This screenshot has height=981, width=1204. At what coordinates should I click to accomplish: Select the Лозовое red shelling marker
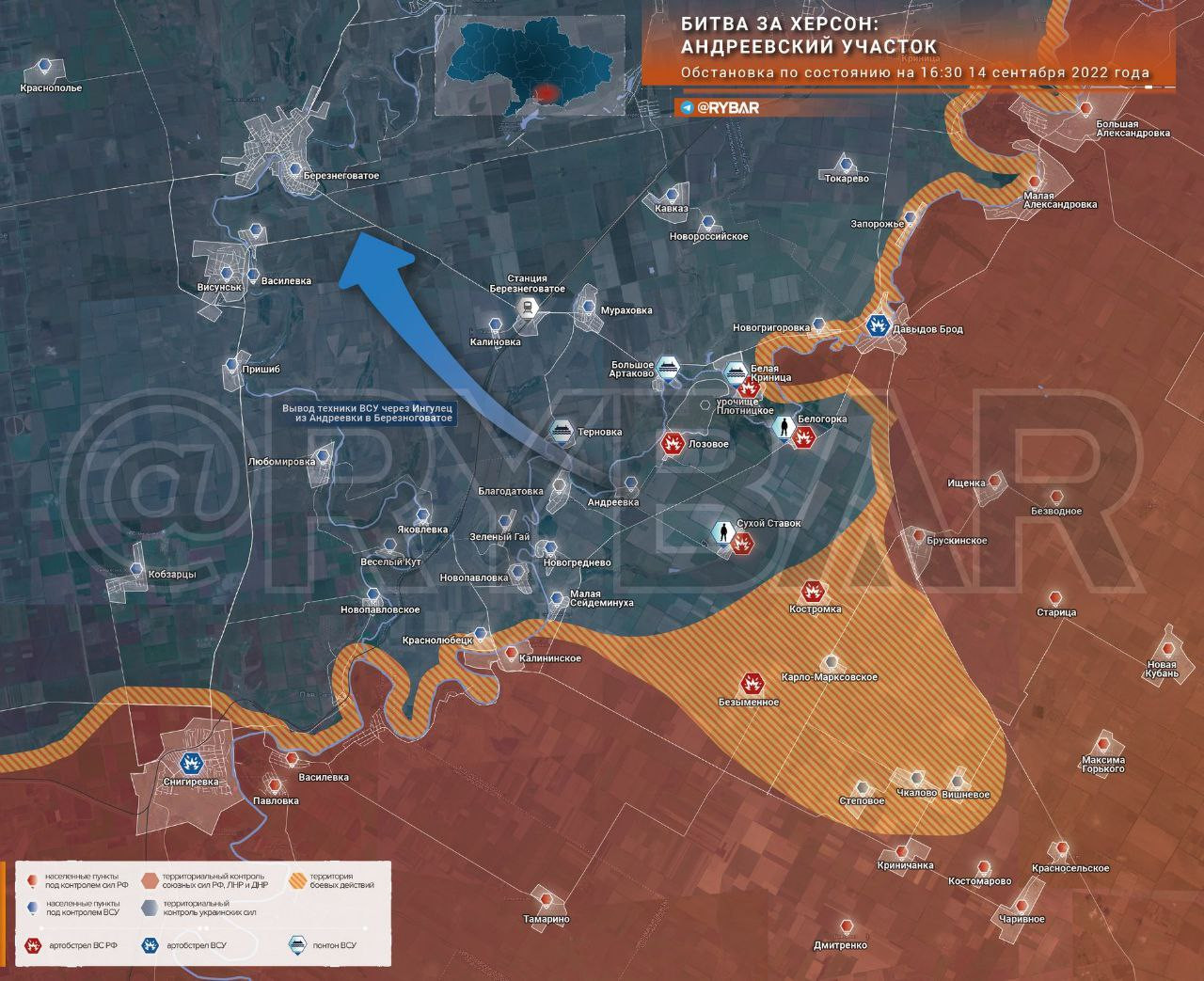(x=673, y=444)
